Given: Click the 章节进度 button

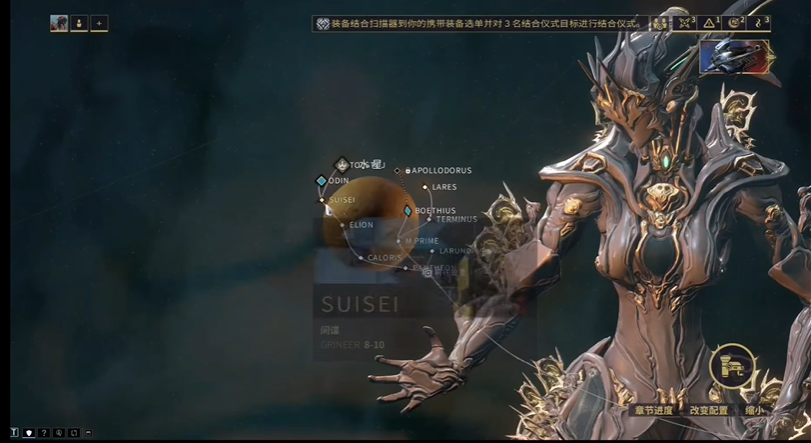Looking at the screenshot, I should (x=653, y=410).
